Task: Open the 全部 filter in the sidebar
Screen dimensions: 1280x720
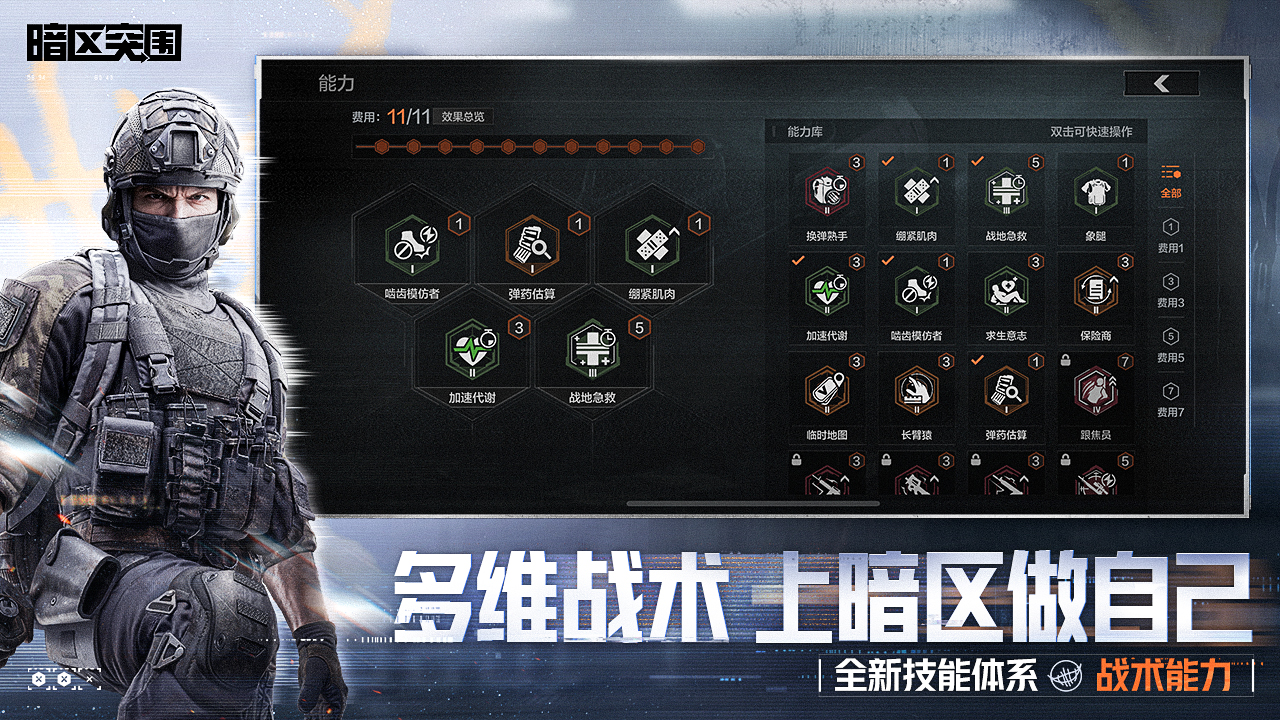Action: click(x=1168, y=182)
